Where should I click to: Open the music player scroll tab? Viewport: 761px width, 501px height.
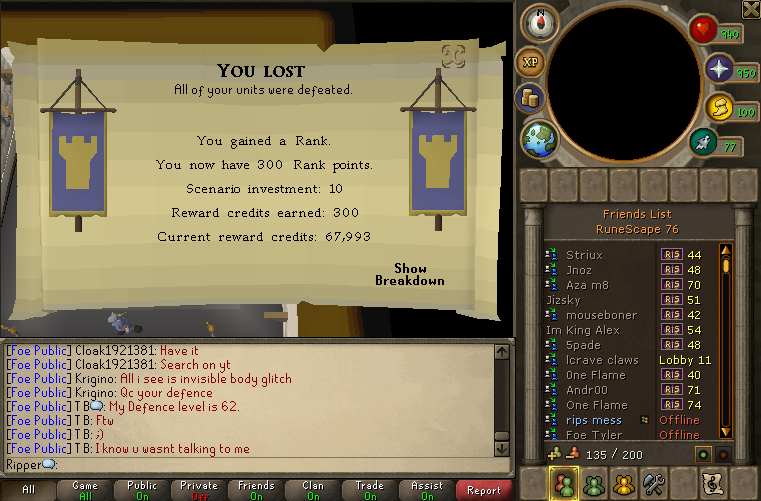pos(714,484)
